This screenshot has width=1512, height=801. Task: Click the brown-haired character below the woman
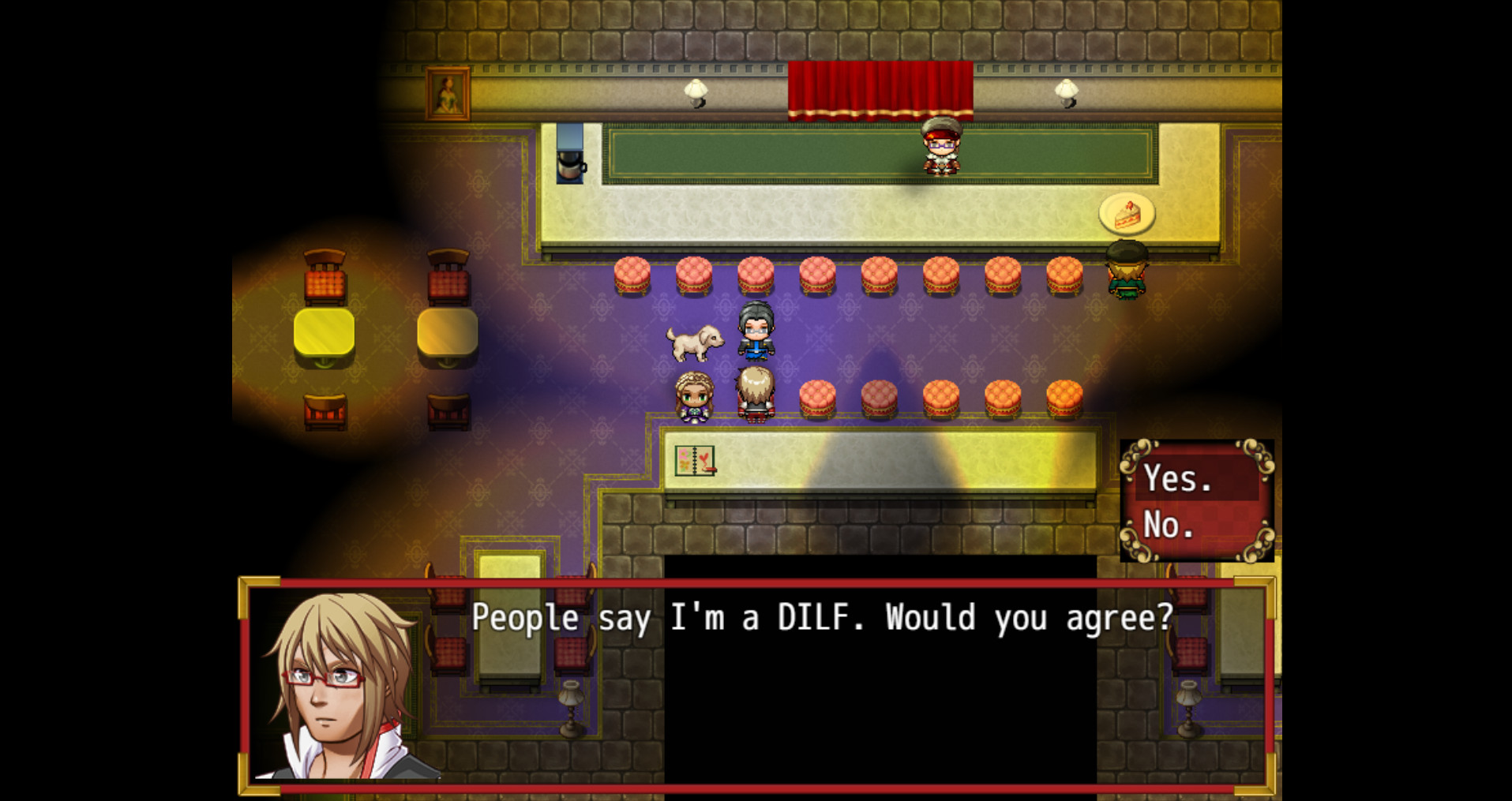[x=754, y=393]
